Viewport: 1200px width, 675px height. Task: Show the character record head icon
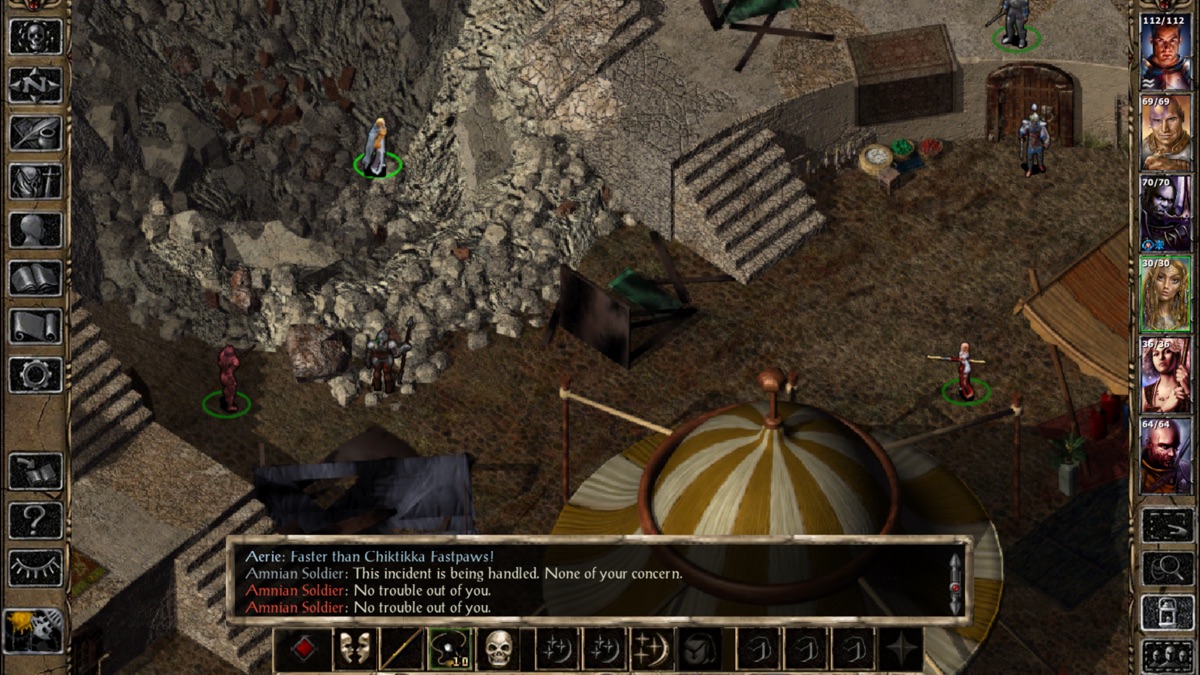point(35,230)
